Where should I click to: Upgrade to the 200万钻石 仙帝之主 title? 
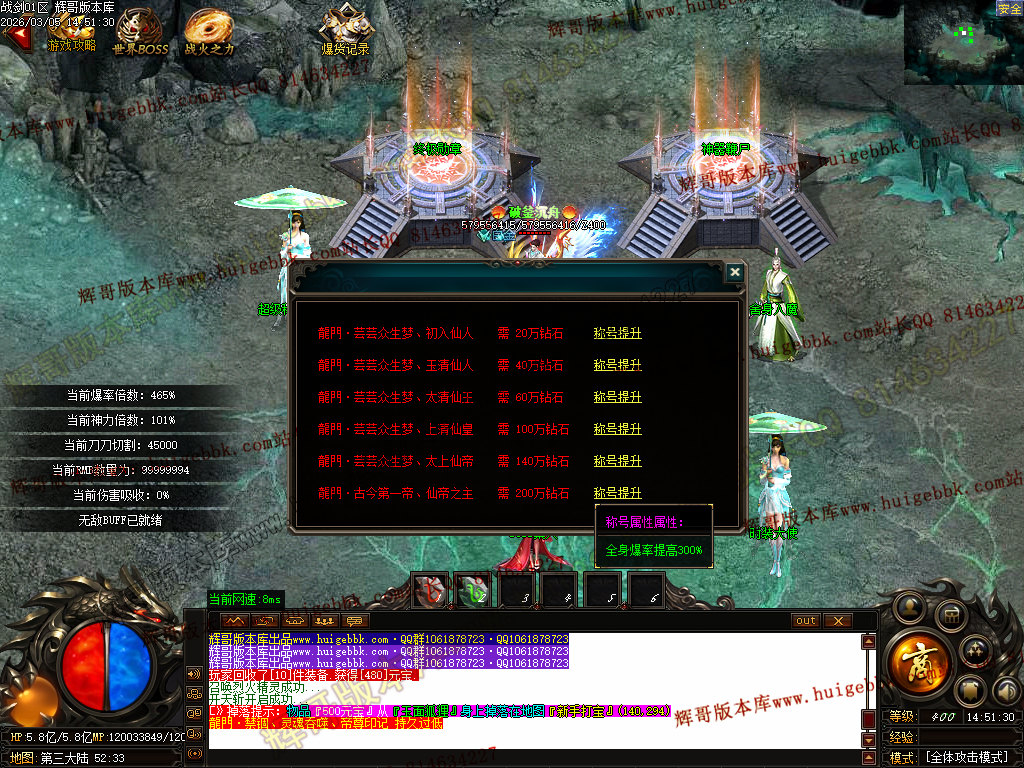[x=617, y=493]
